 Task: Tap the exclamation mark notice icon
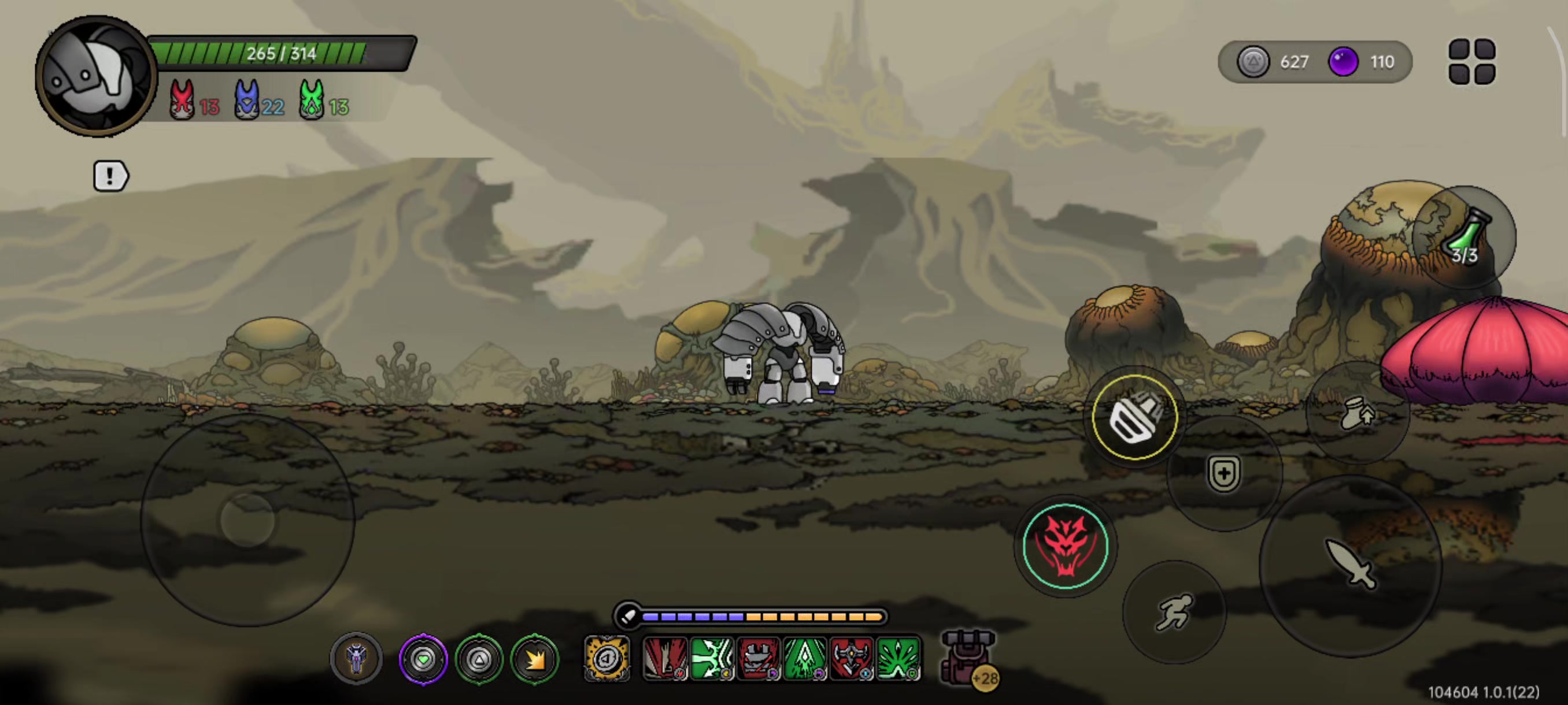(110, 176)
